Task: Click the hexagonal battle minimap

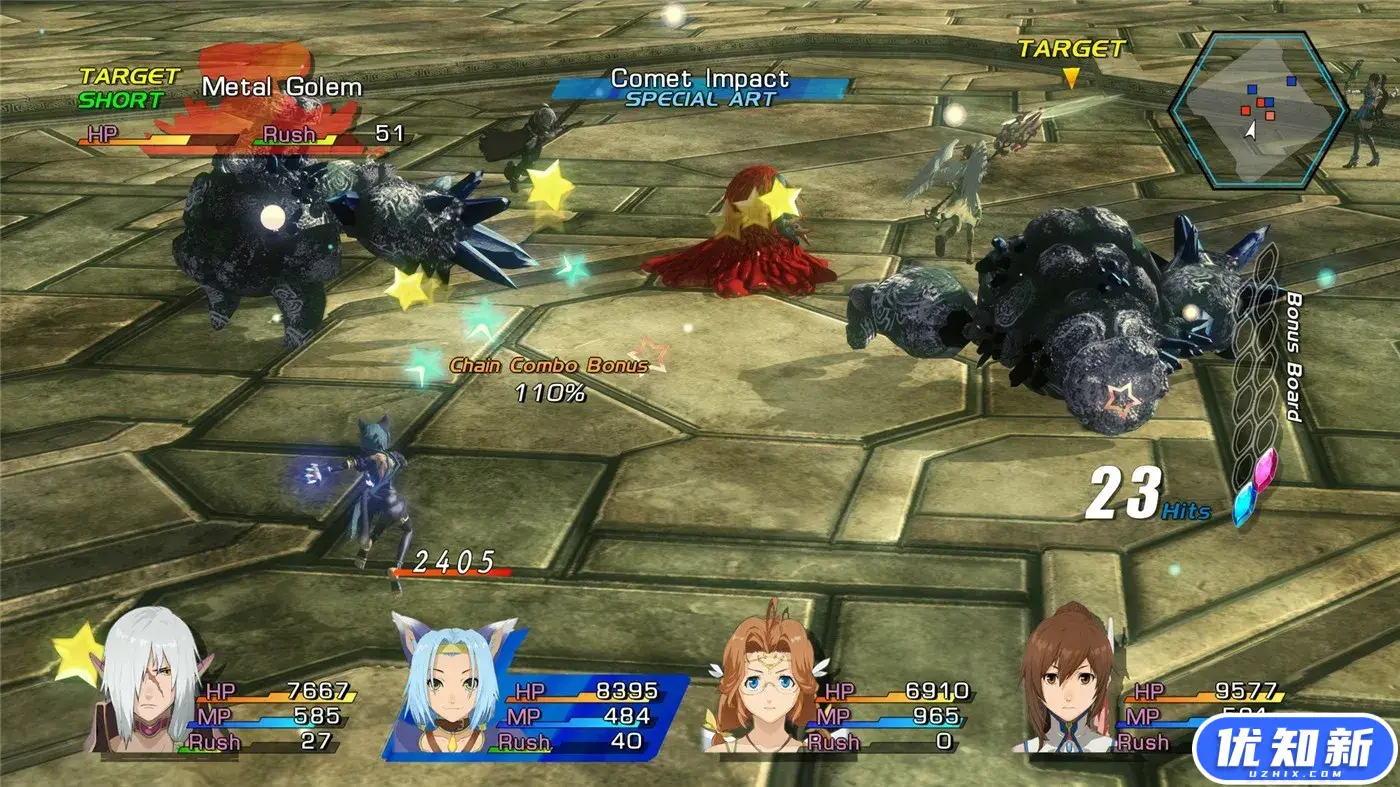Action: (x=1258, y=110)
